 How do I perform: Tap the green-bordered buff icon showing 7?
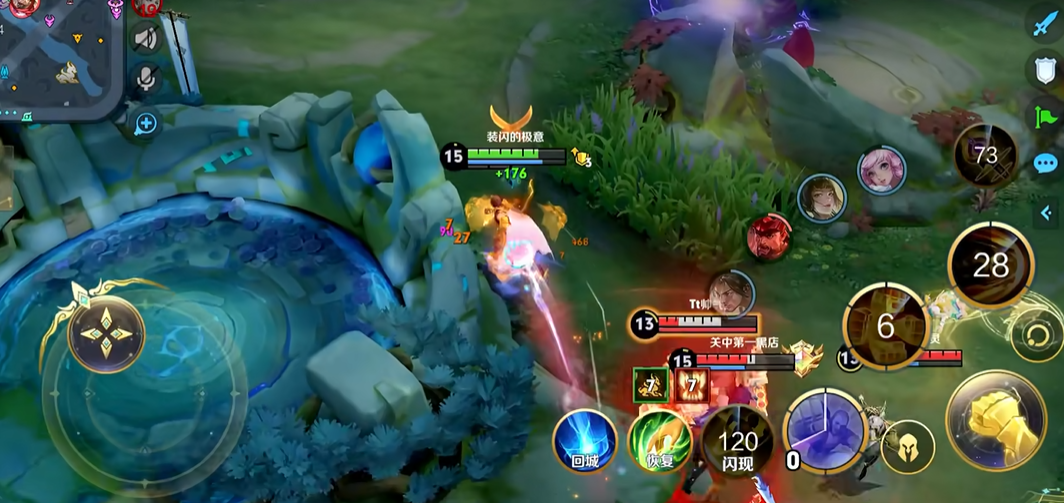pos(651,385)
